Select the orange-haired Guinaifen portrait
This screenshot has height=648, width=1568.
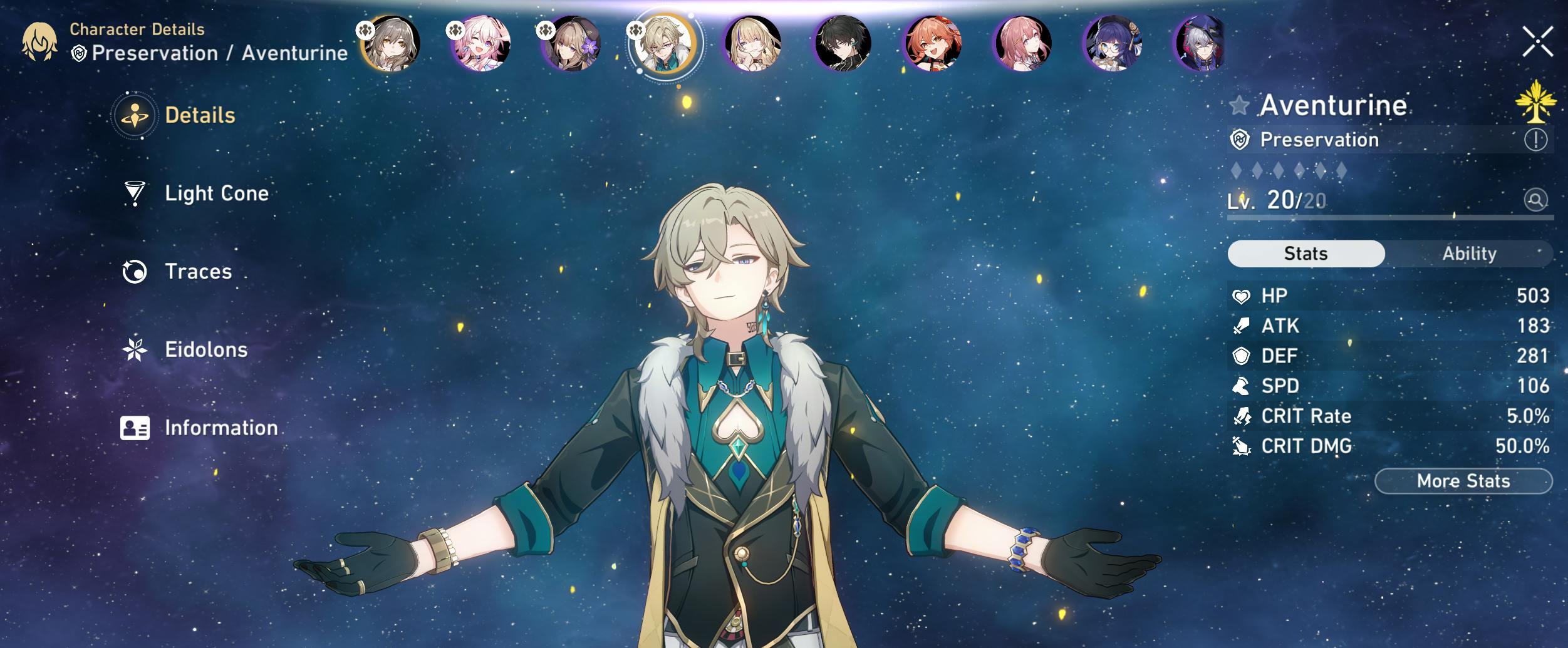[x=933, y=43]
